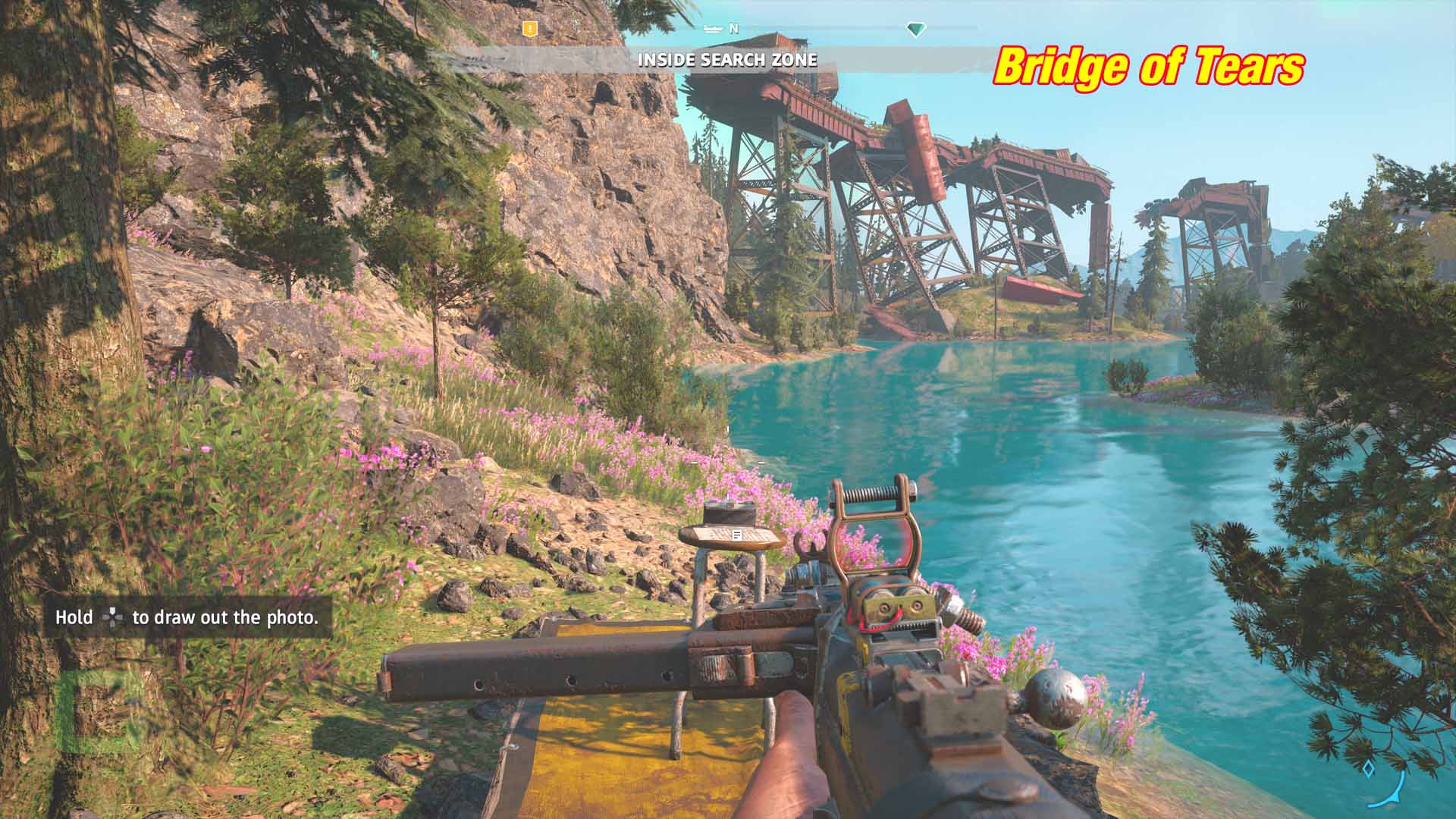Click the boat icon on the compass
This screenshot has height=819, width=1456.
(713, 29)
